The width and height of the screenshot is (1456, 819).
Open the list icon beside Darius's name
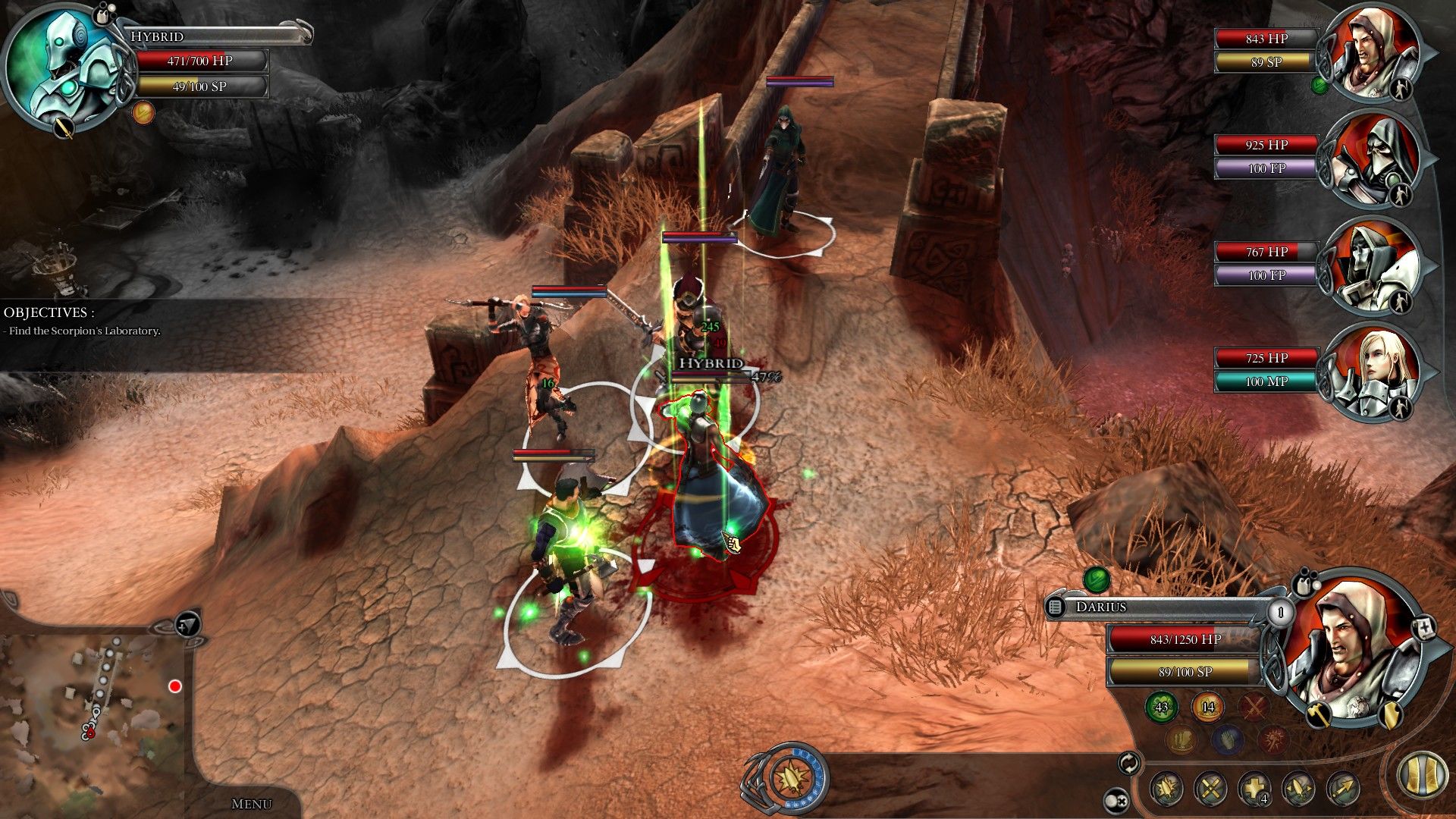pos(1056,607)
